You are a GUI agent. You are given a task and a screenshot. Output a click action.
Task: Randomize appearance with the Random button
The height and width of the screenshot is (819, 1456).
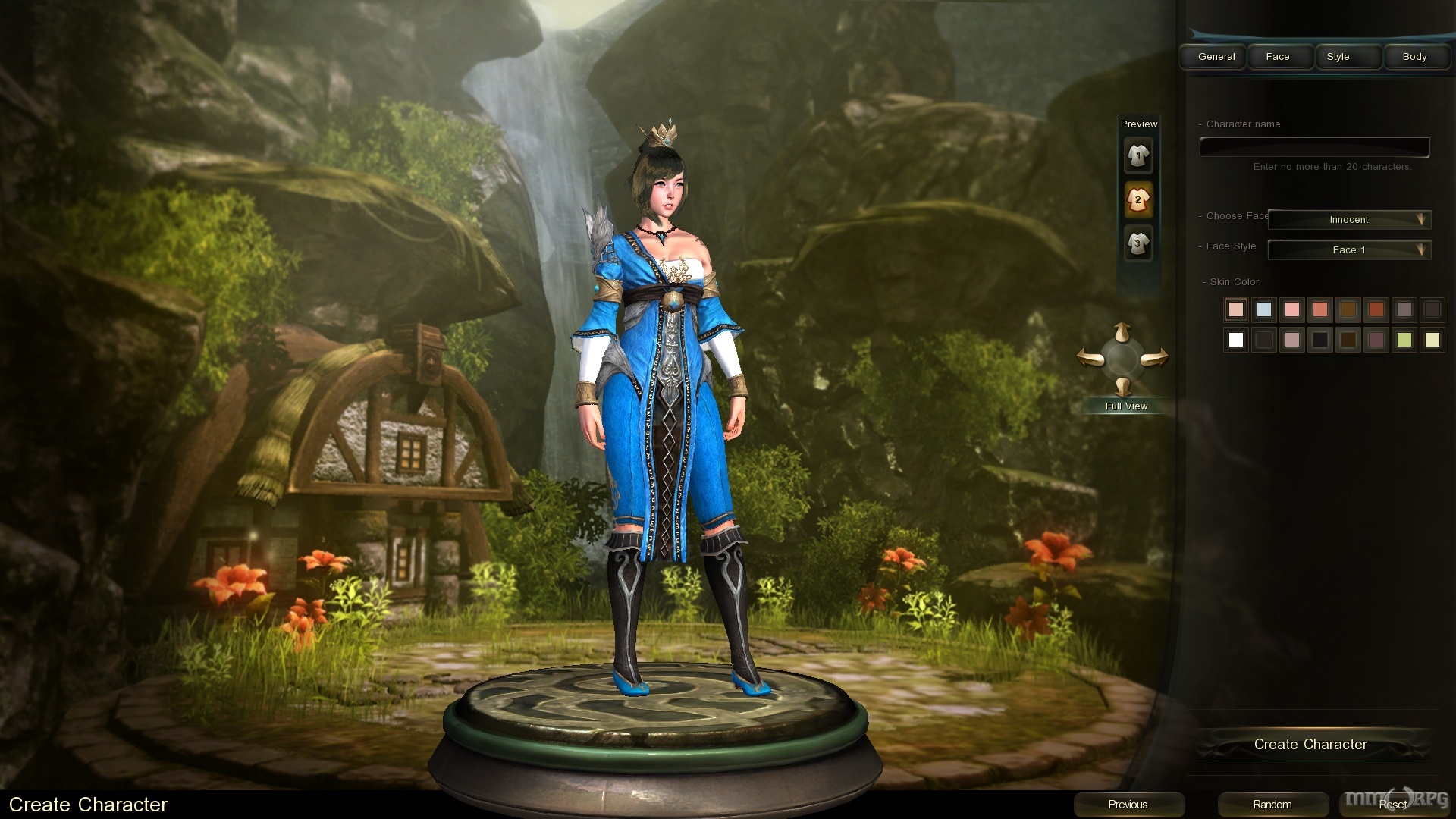[x=1272, y=805]
